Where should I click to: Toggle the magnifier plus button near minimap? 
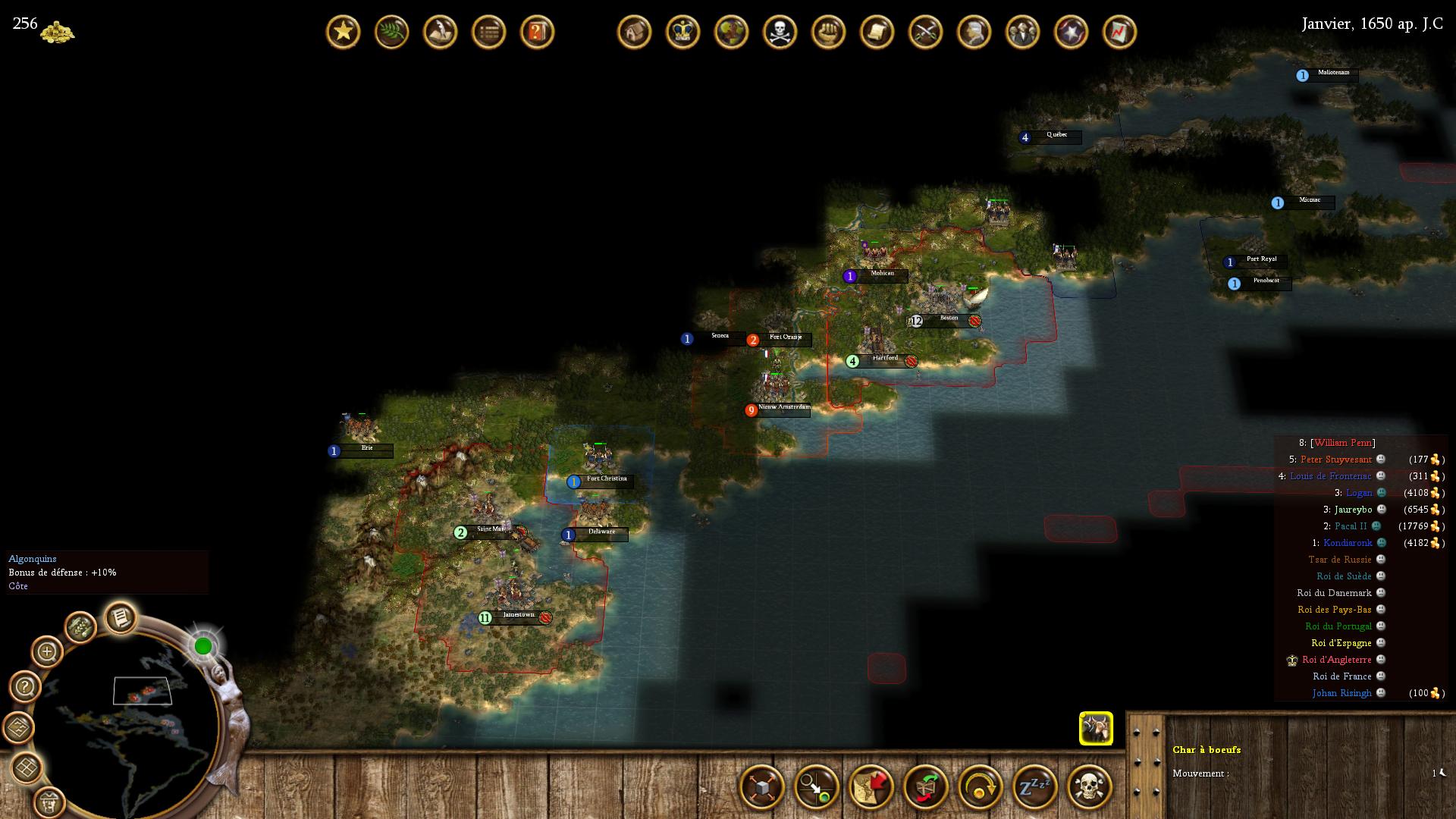click(x=47, y=651)
